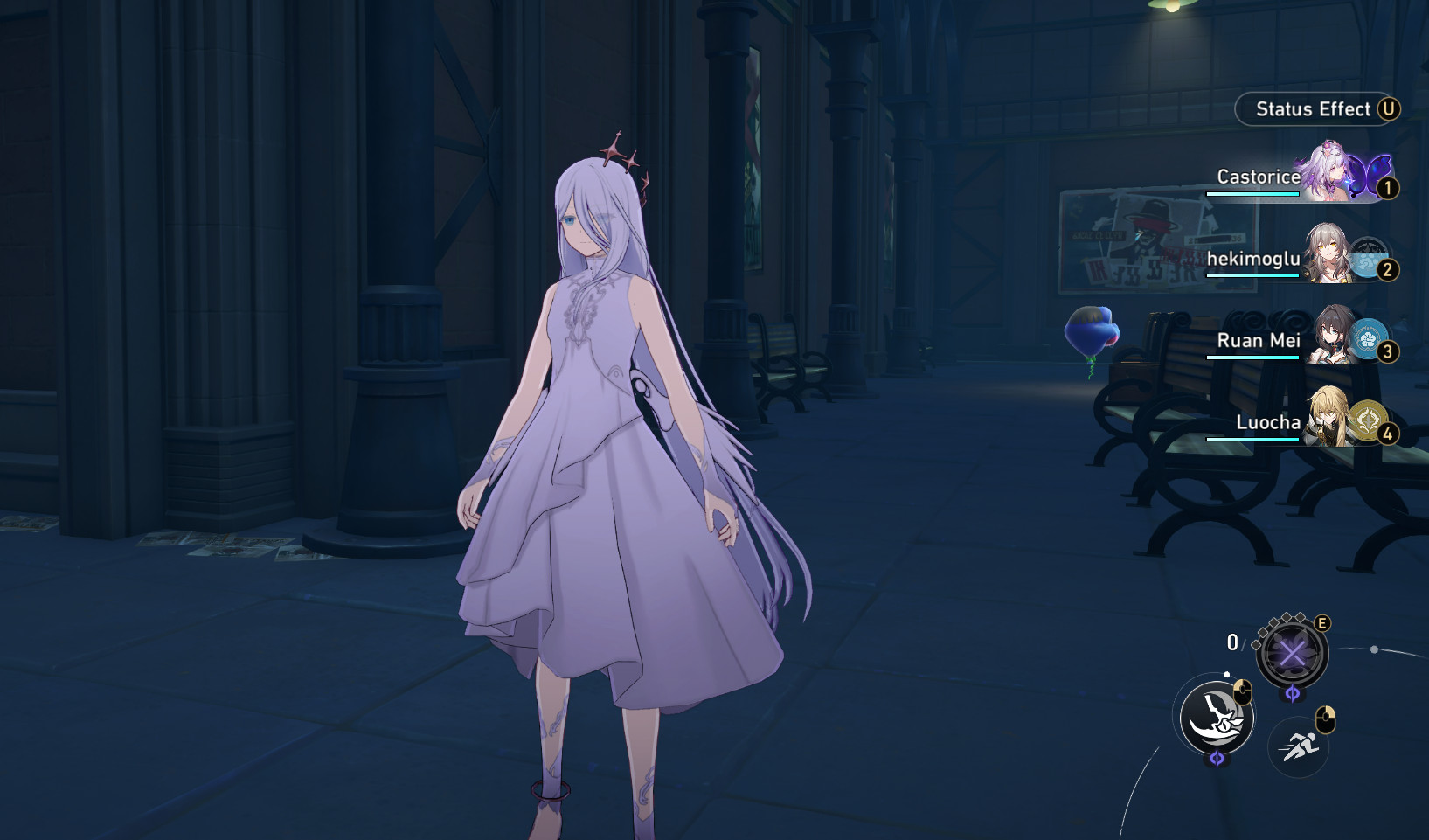Click the Castorice name label
The width and height of the screenshot is (1429, 840).
point(1257,177)
